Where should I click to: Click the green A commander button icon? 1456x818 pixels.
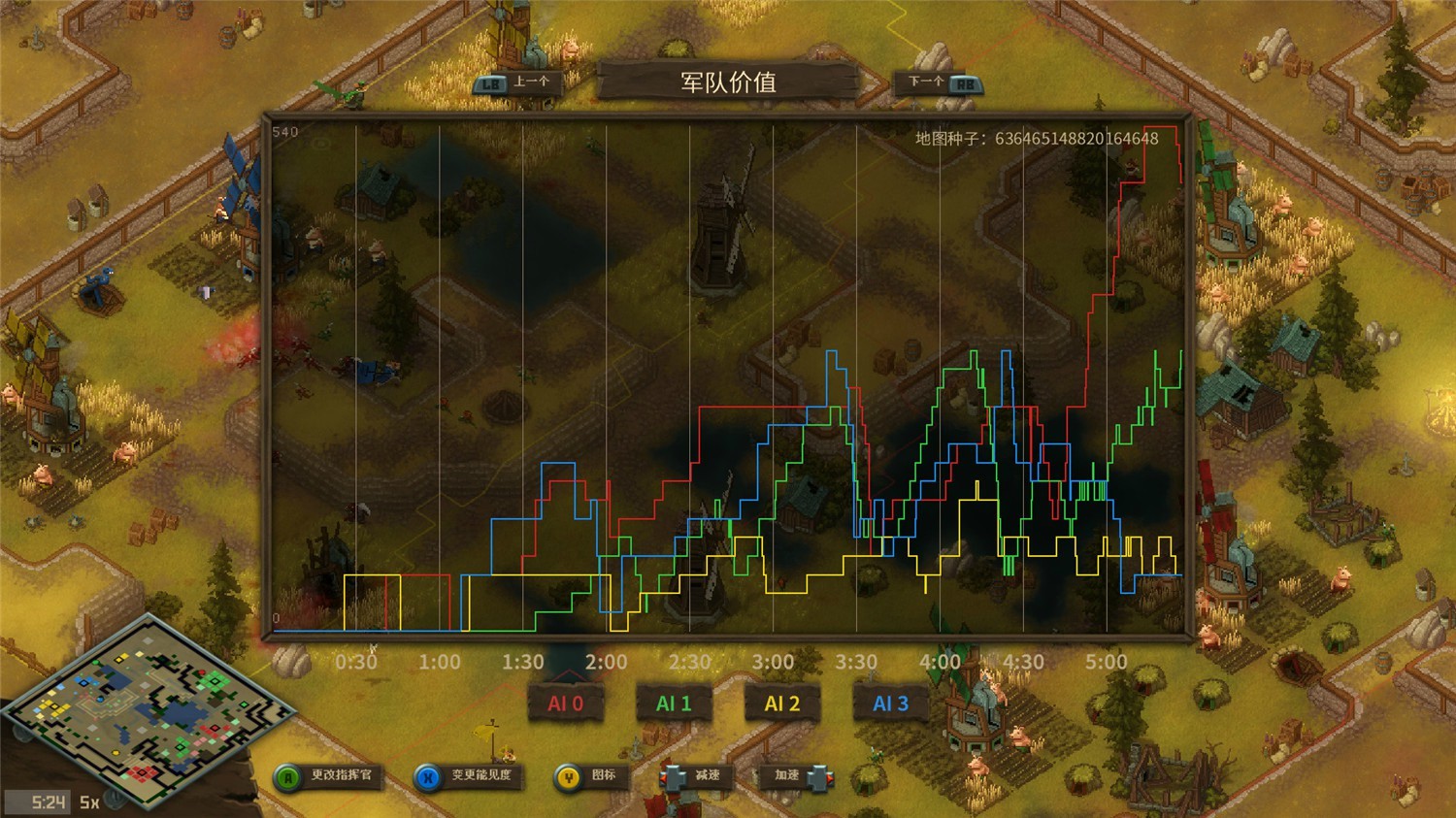tap(287, 776)
